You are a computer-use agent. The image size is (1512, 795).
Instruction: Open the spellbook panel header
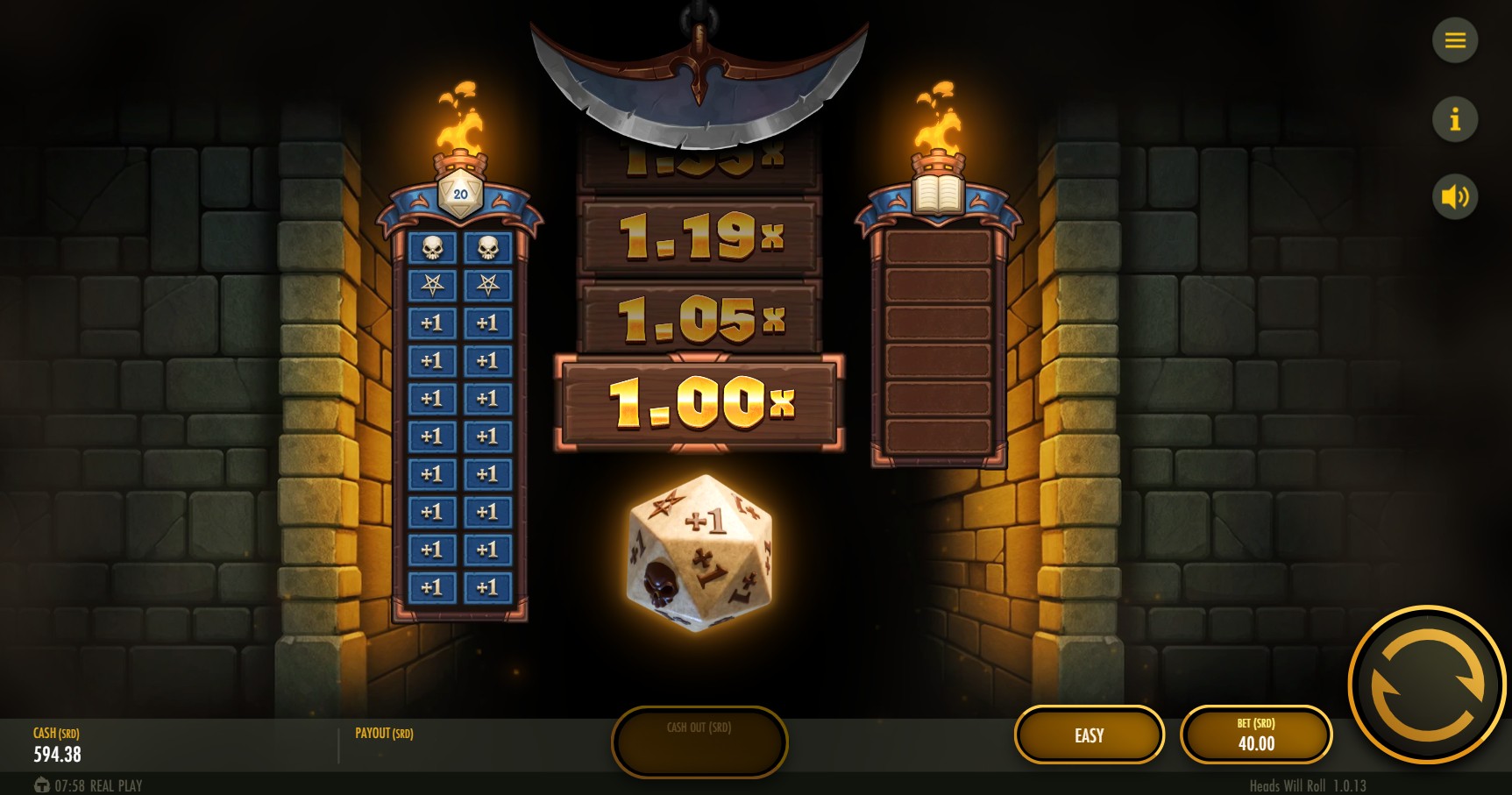click(x=938, y=195)
